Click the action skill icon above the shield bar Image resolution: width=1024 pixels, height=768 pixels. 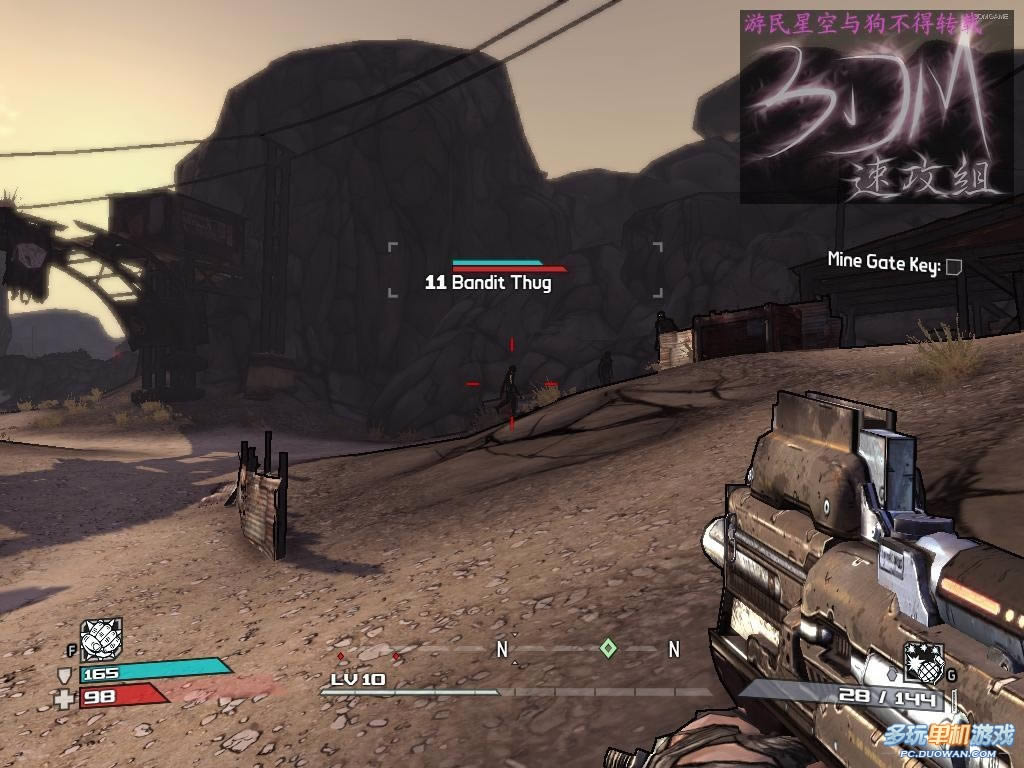[101, 638]
